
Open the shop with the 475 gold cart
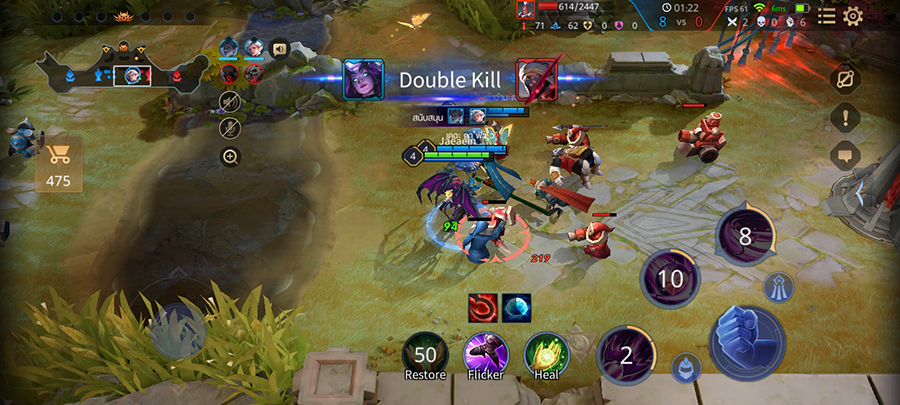click(59, 165)
